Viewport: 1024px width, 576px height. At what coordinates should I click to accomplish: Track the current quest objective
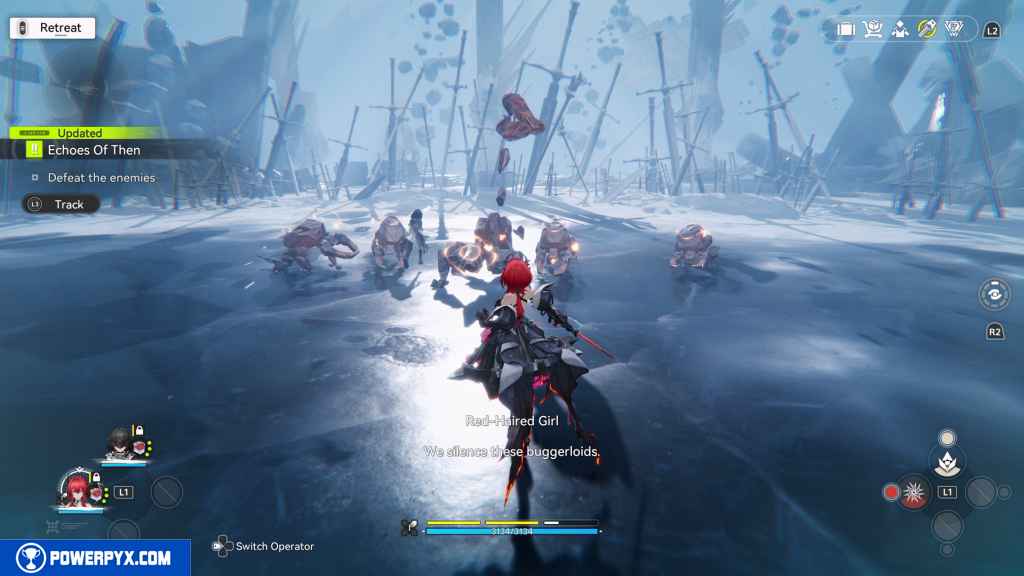[x=62, y=204]
